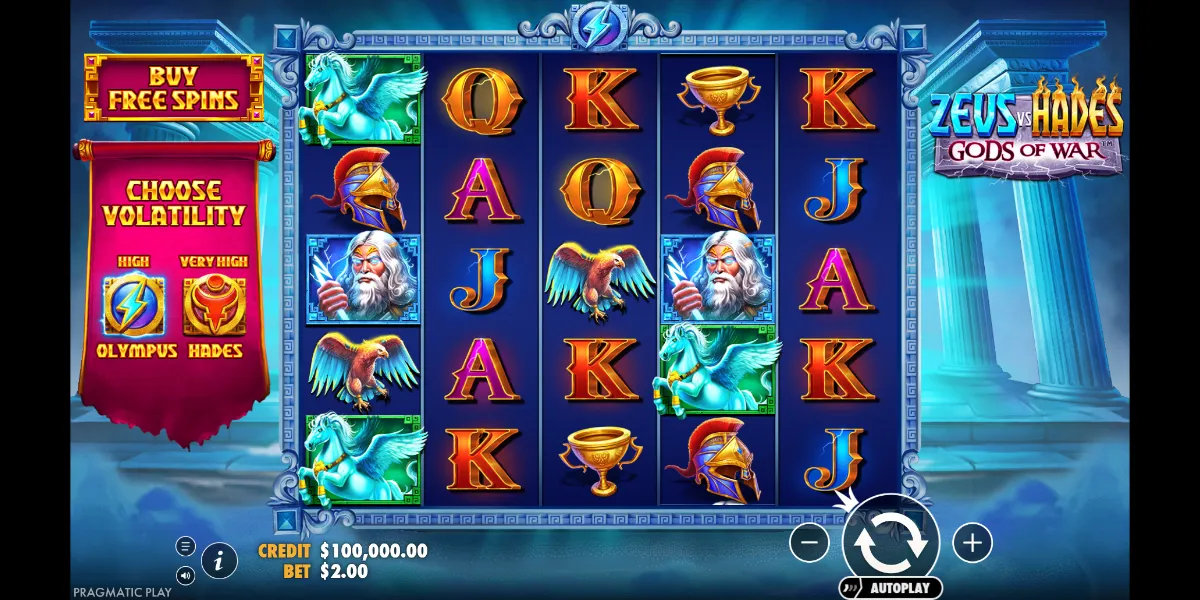1200x600 pixels.
Task: Spin the reels with the circular arrow button
Action: (x=890, y=541)
